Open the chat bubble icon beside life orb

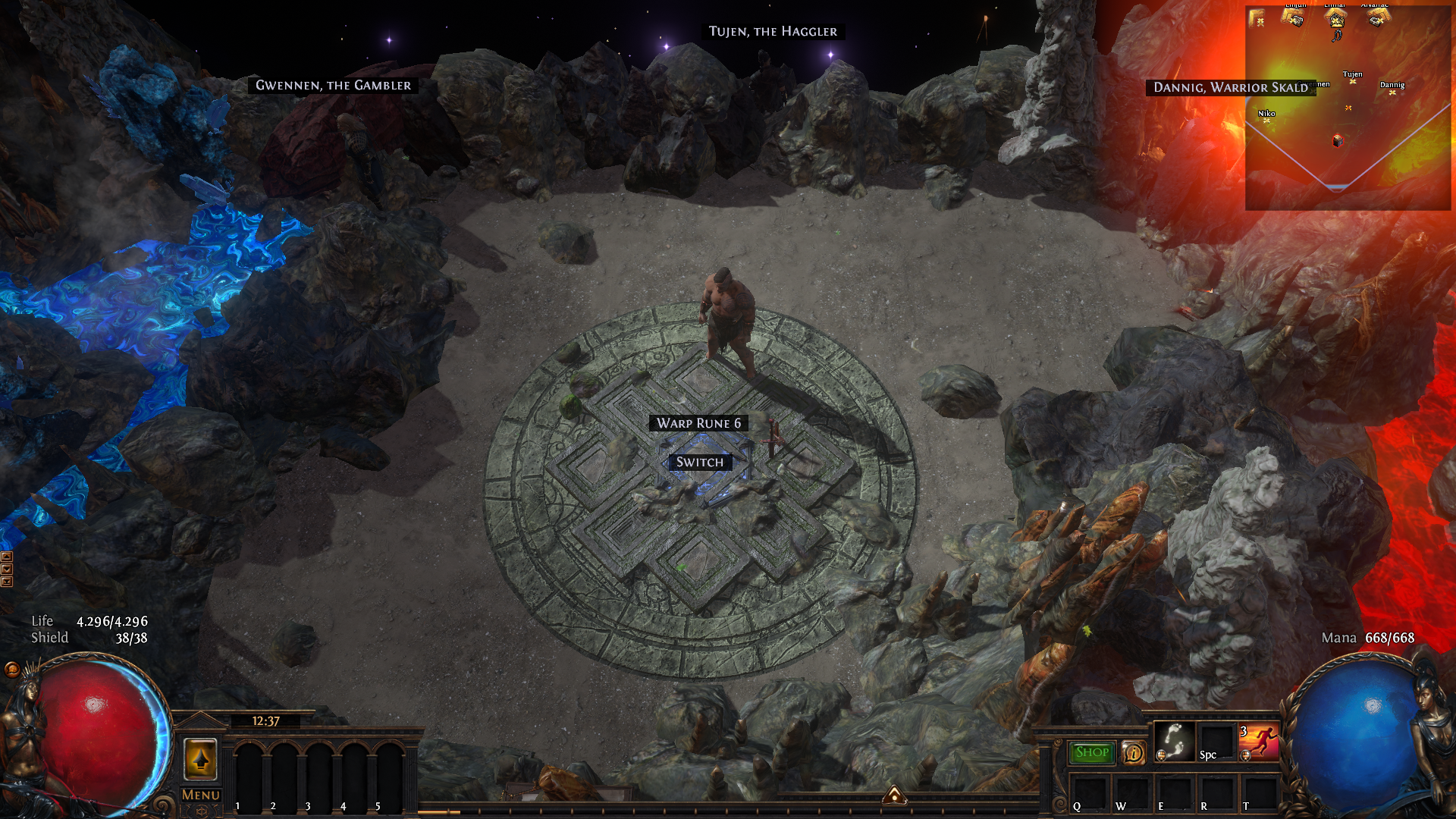point(12,669)
